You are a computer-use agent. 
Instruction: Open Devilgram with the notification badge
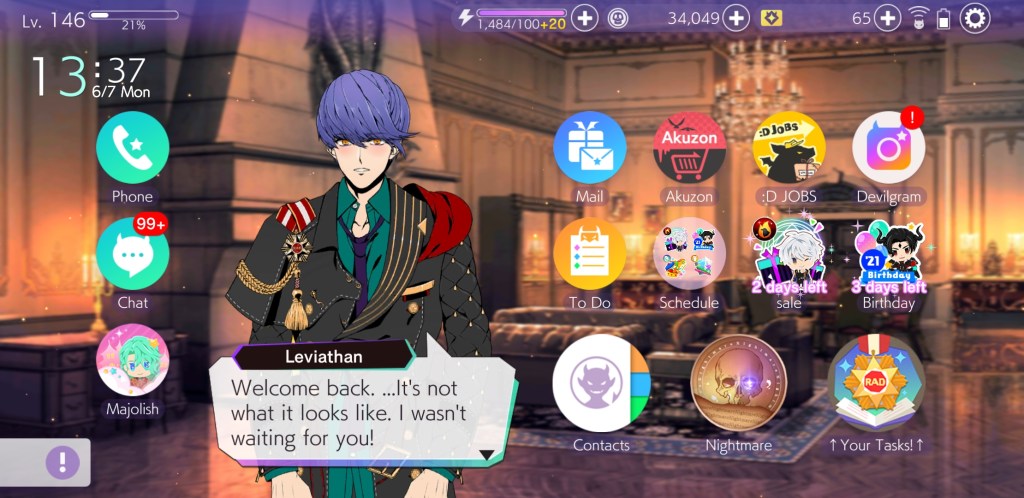pos(888,148)
